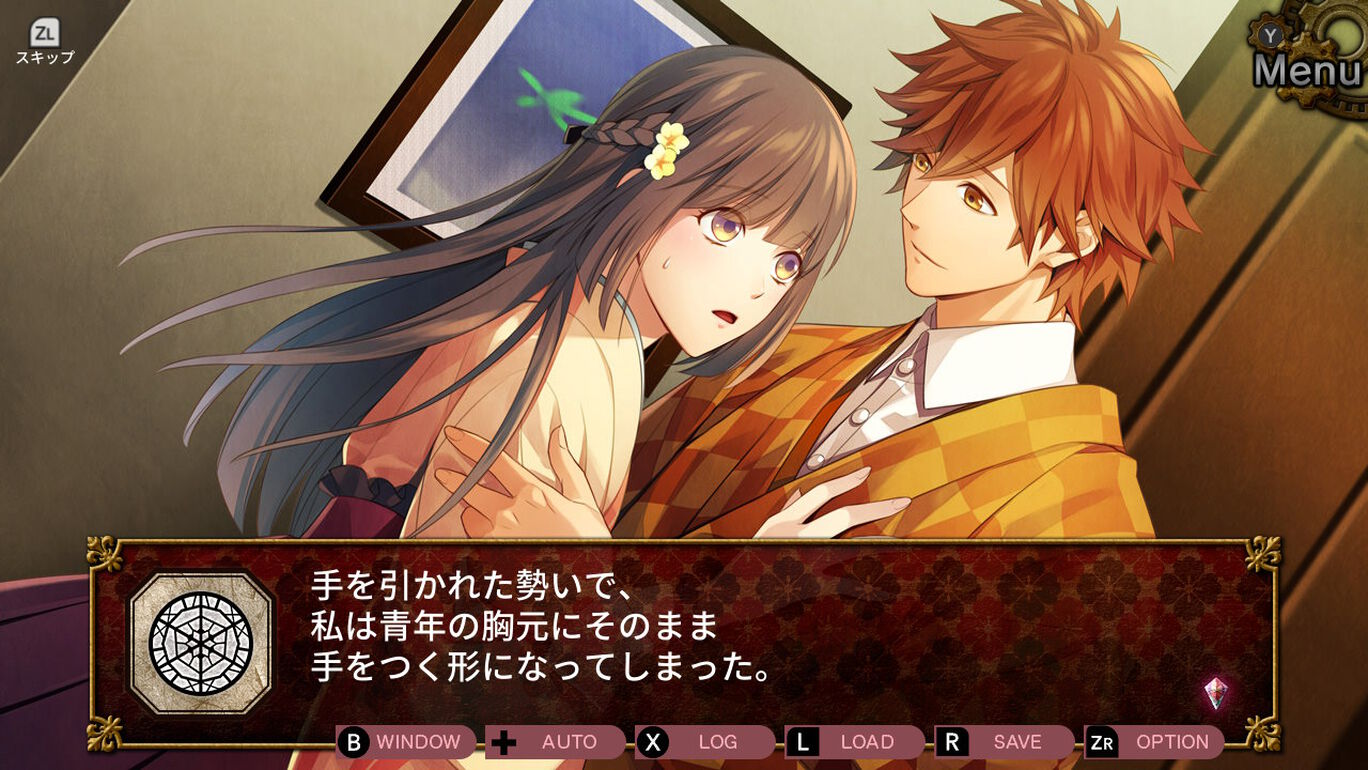This screenshot has width=1368, height=770.
Task: Advance text via the pink gem indicator
Action: click(x=1215, y=692)
